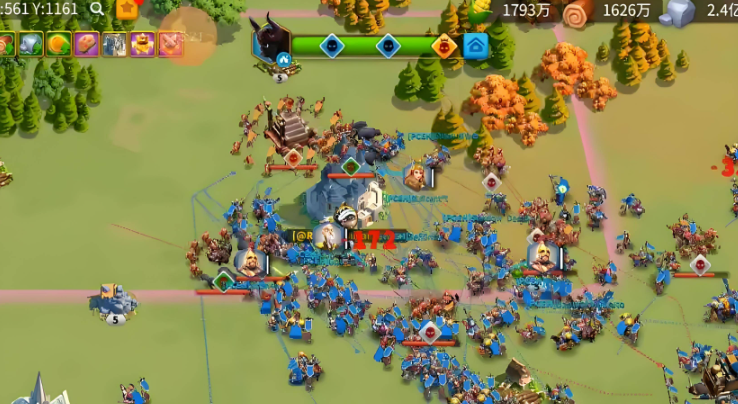This screenshot has height=404, width=738.
Task: Select the gold coin boost icon
Action: [58, 44]
